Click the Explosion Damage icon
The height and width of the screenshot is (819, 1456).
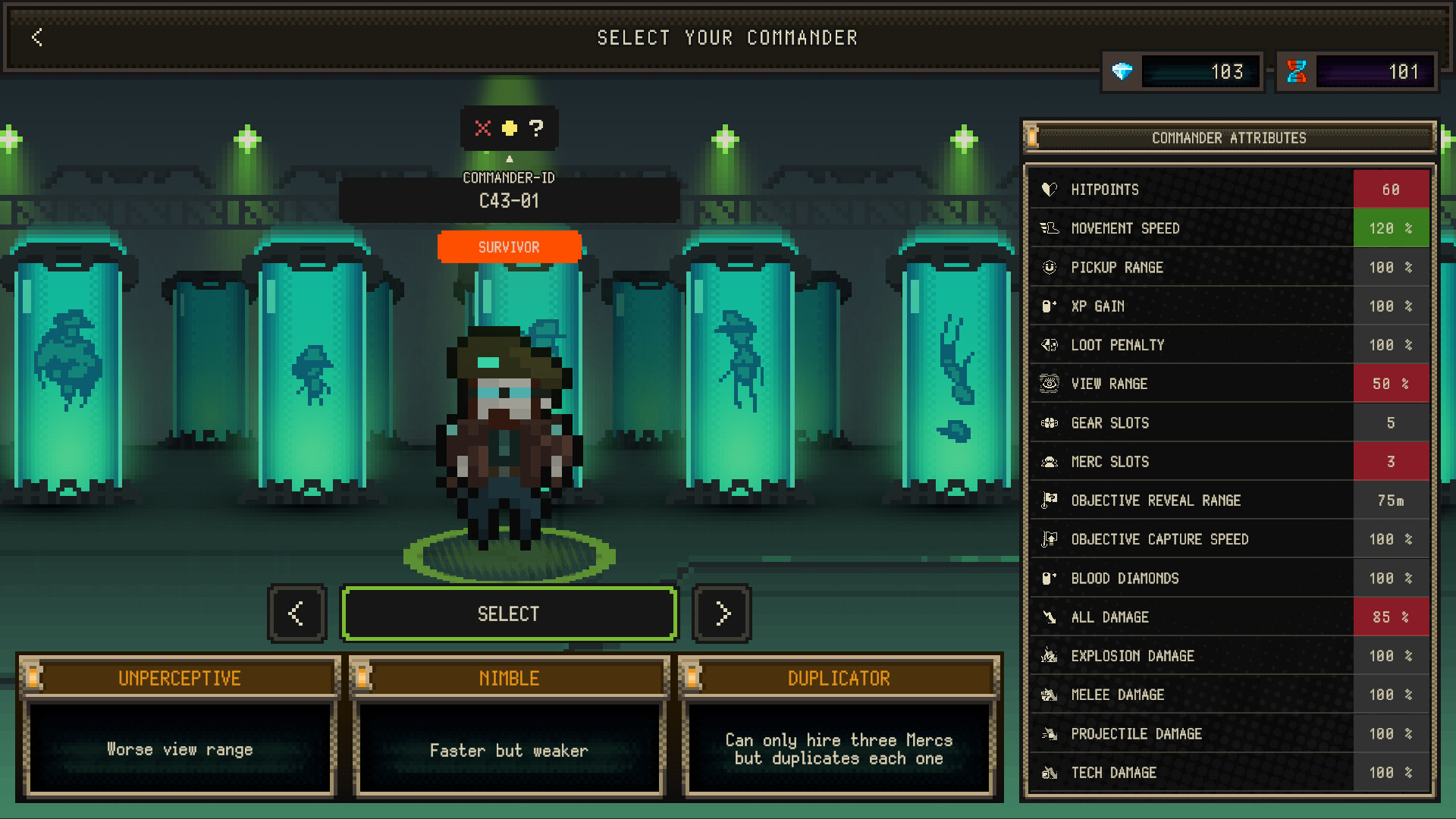pos(1050,656)
